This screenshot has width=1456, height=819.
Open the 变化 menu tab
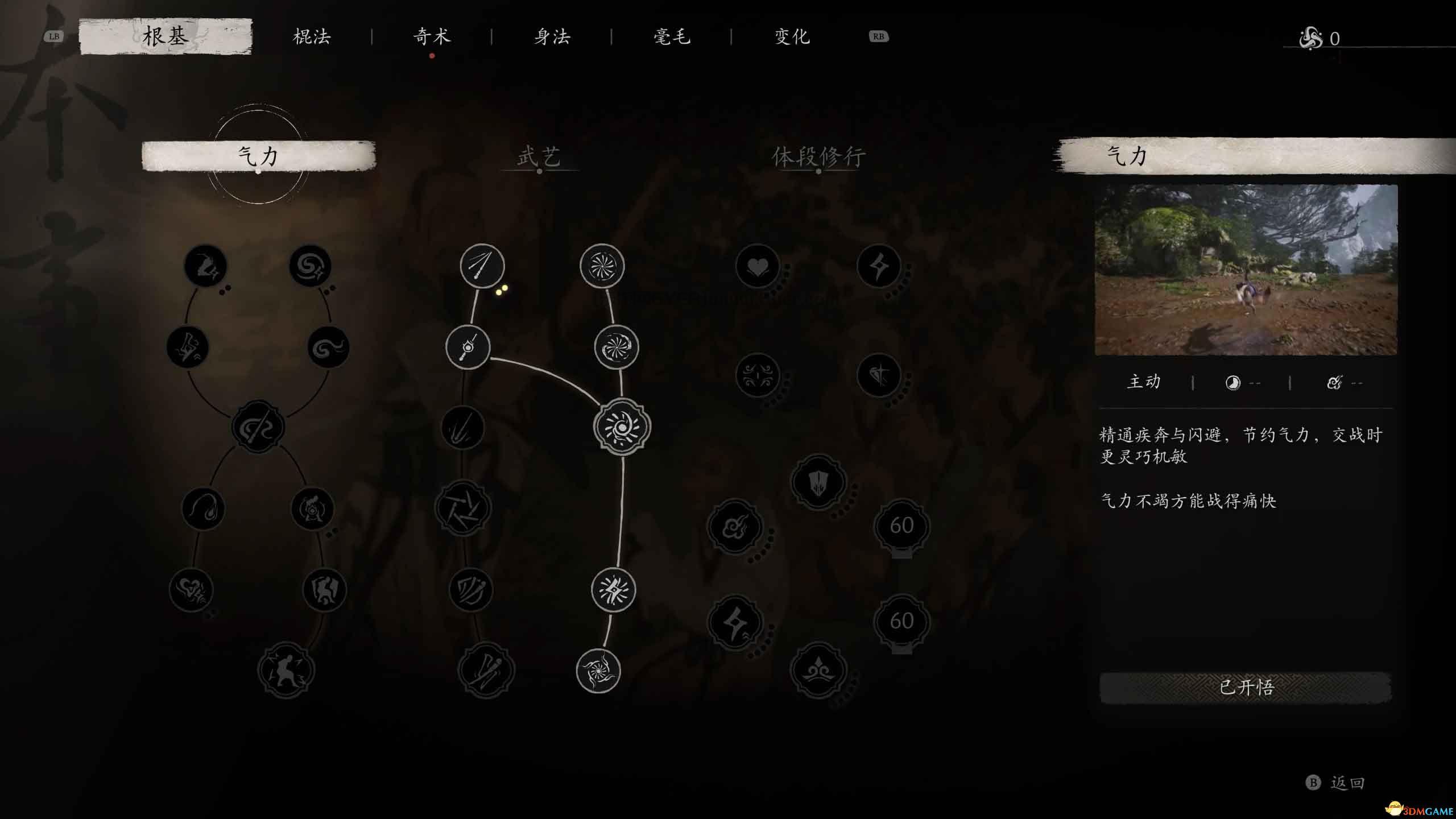point(792,36)
